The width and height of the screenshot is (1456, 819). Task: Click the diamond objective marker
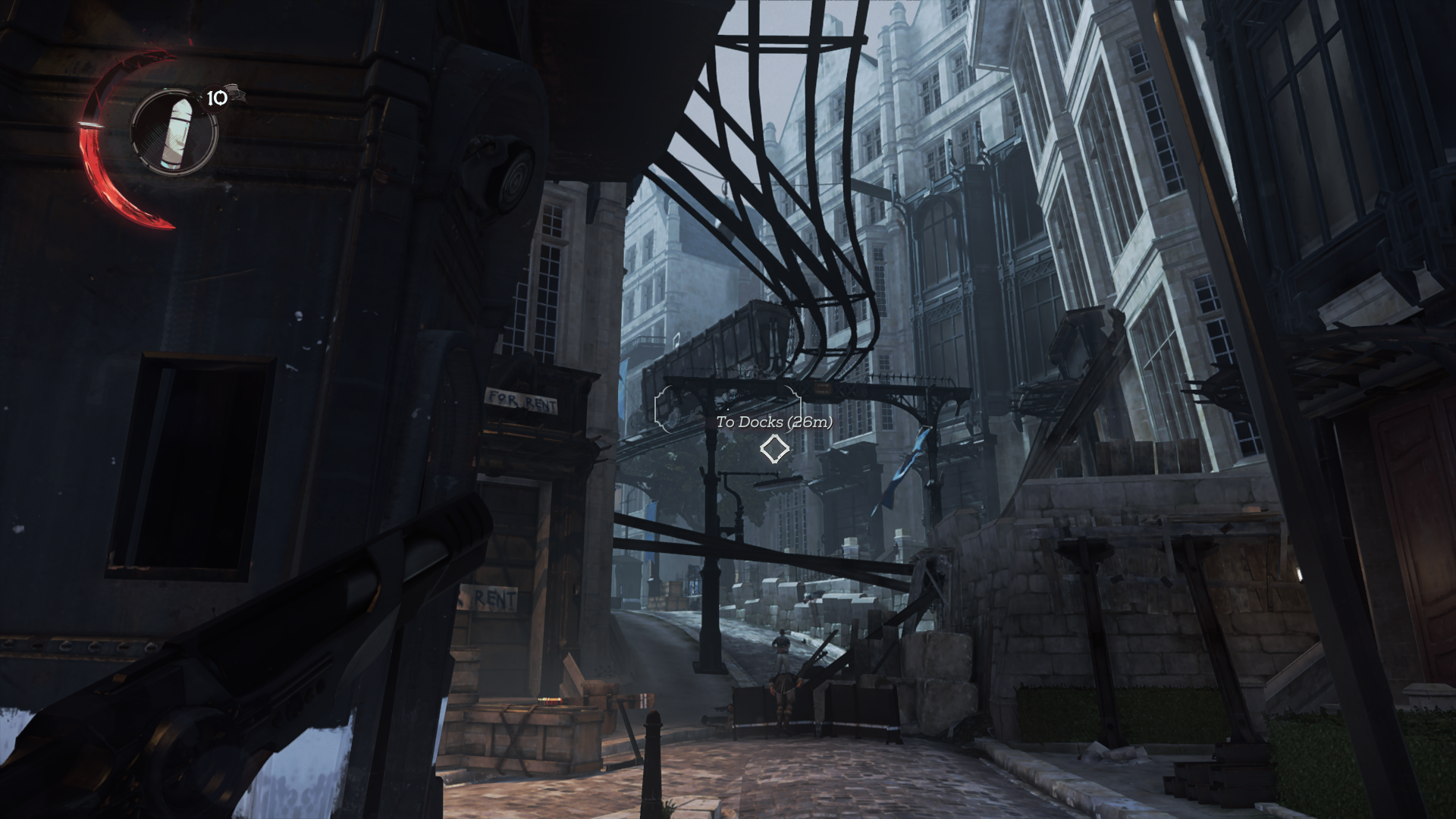(773, 450)
